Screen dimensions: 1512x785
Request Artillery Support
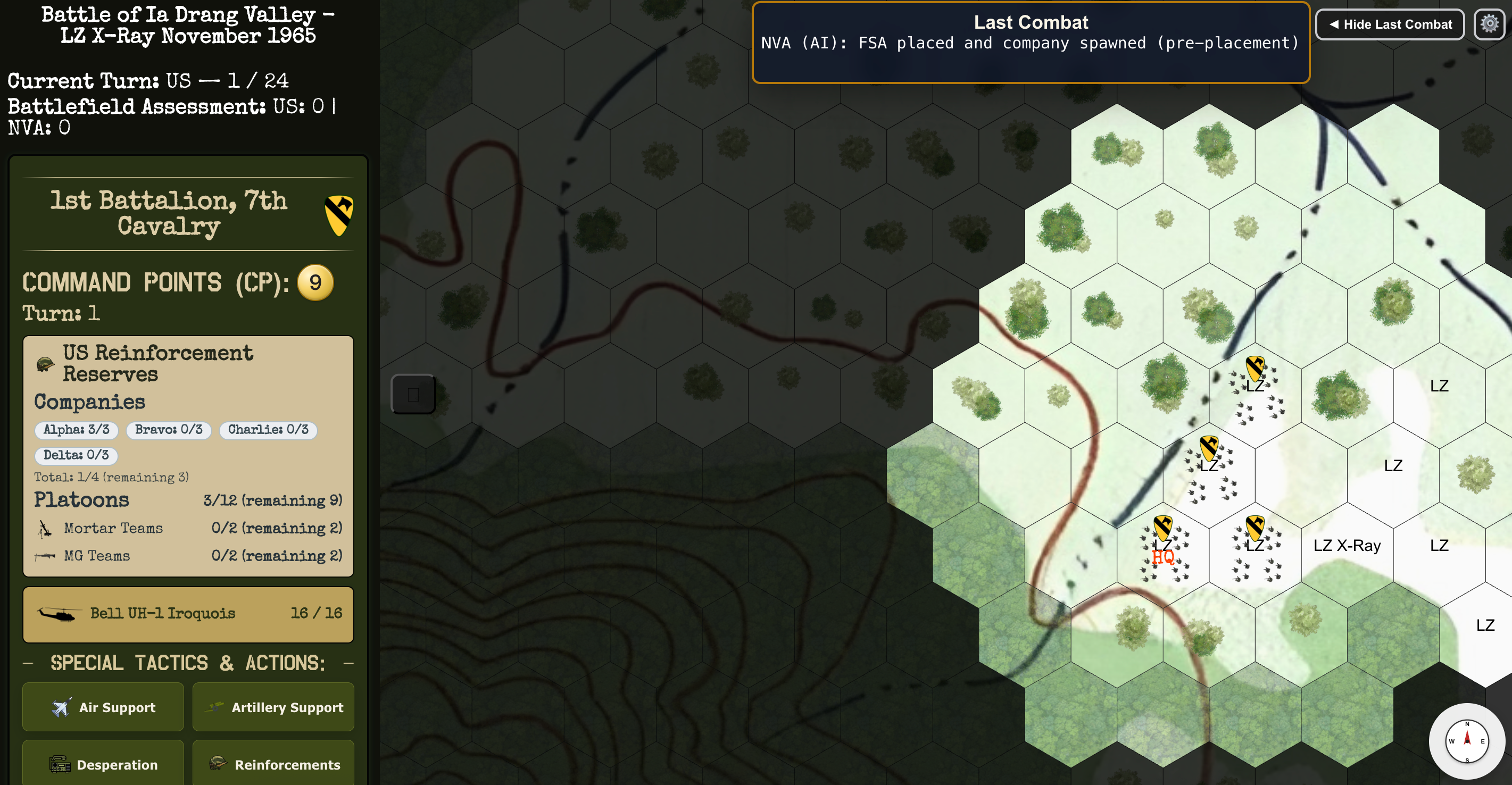pos(273,707)
